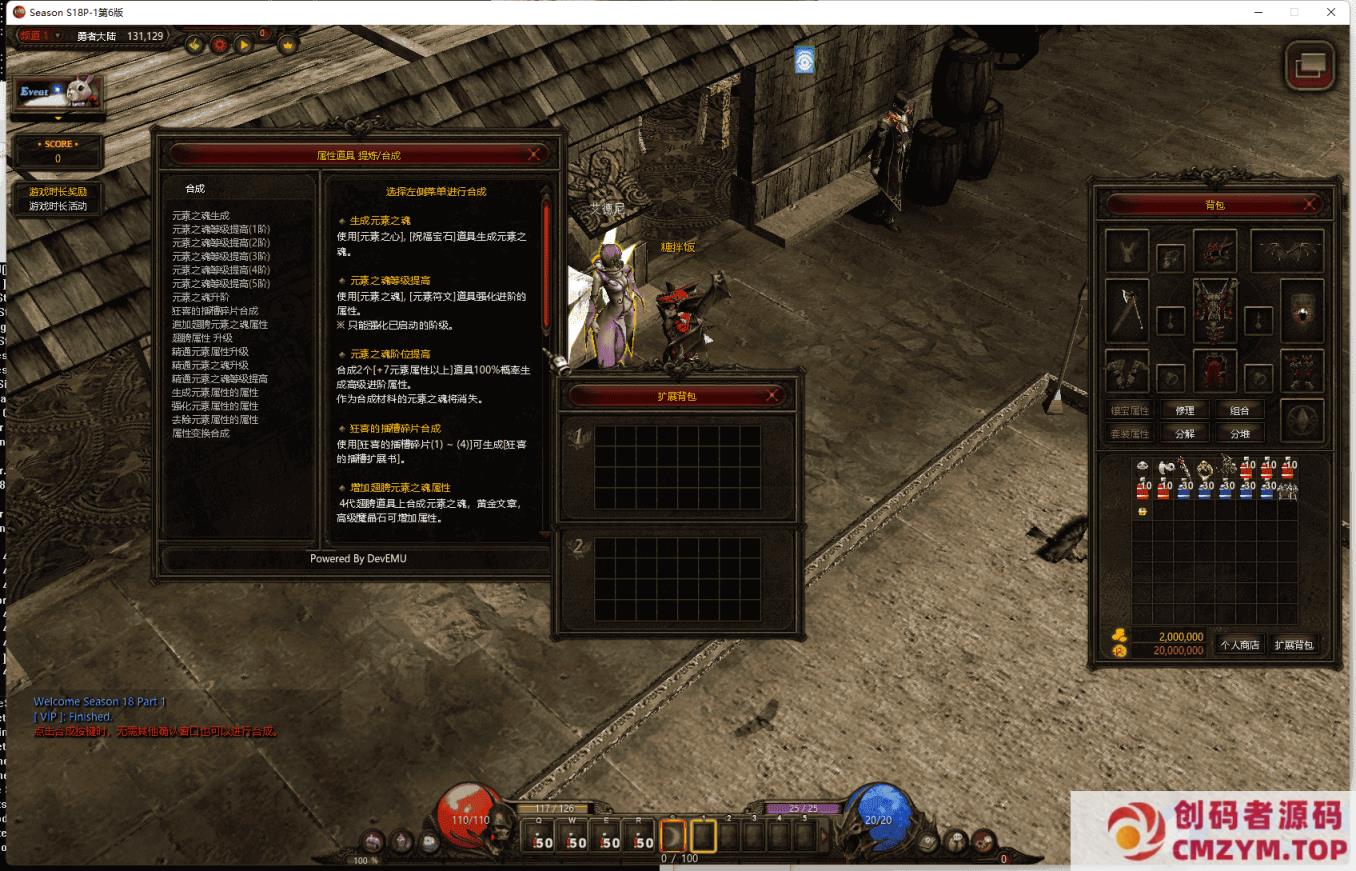Close the attribute item synthesis window

pos(535,154)
